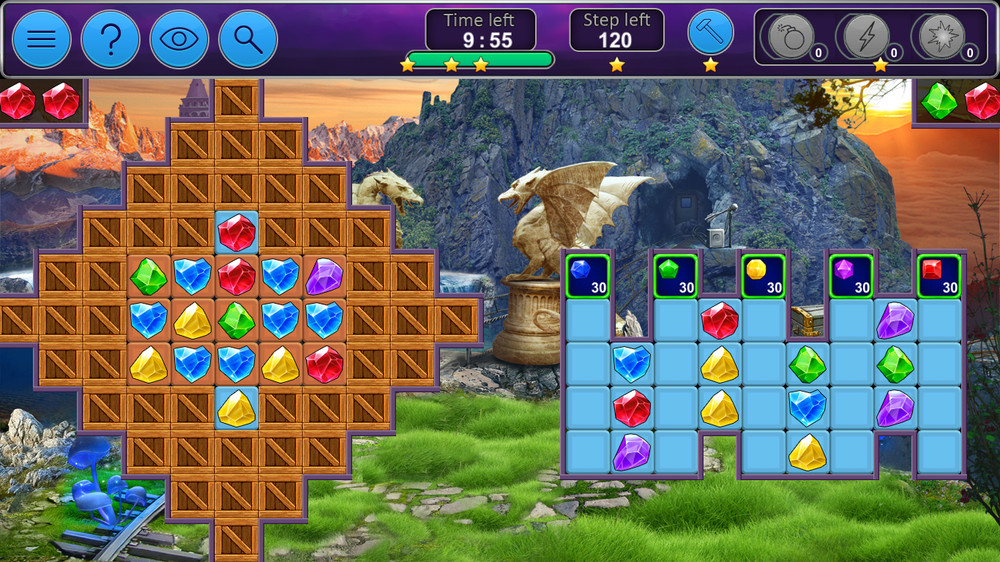Click the question mark help button
1000x562 pixels.
pyautogui.click(x=110, y=39)
